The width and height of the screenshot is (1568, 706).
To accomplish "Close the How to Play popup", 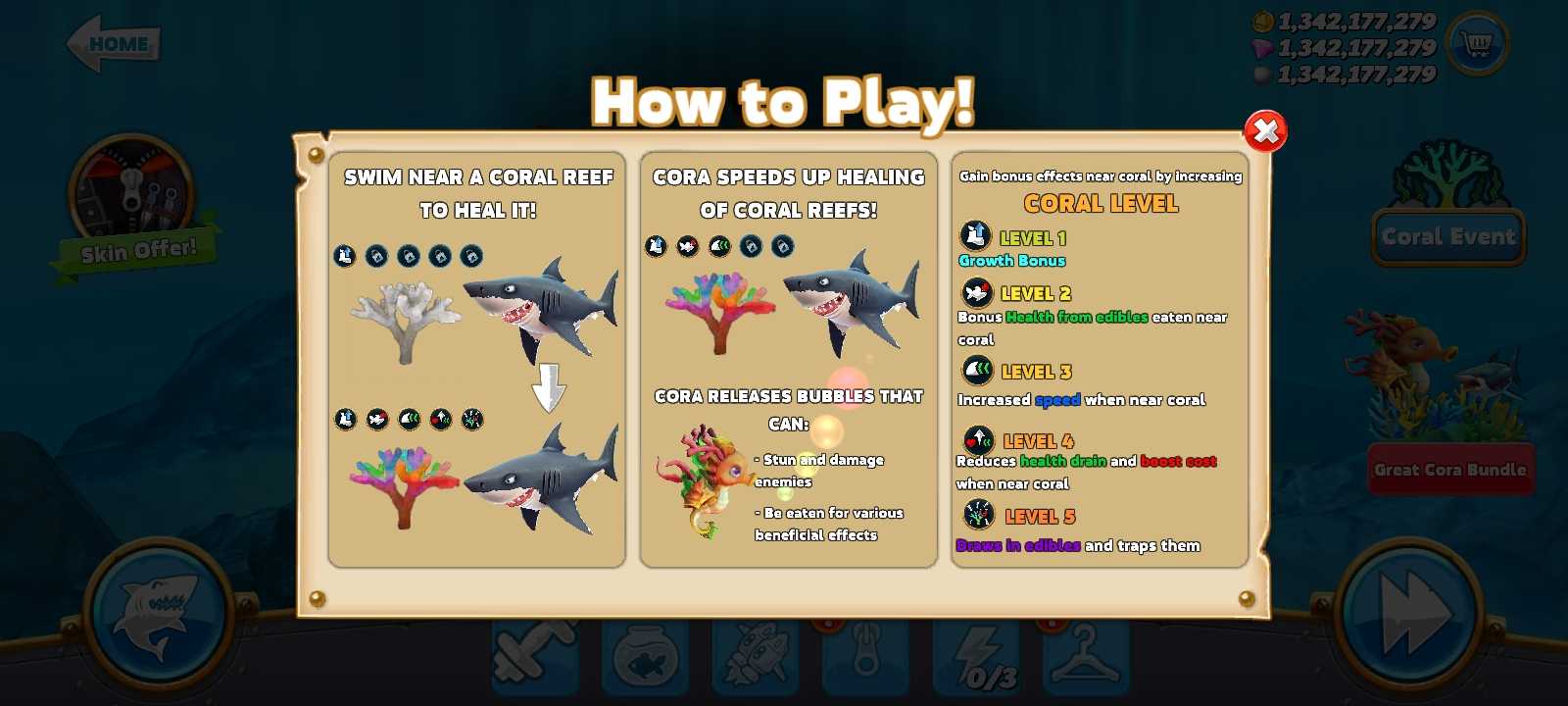I will pos(1265,131).
